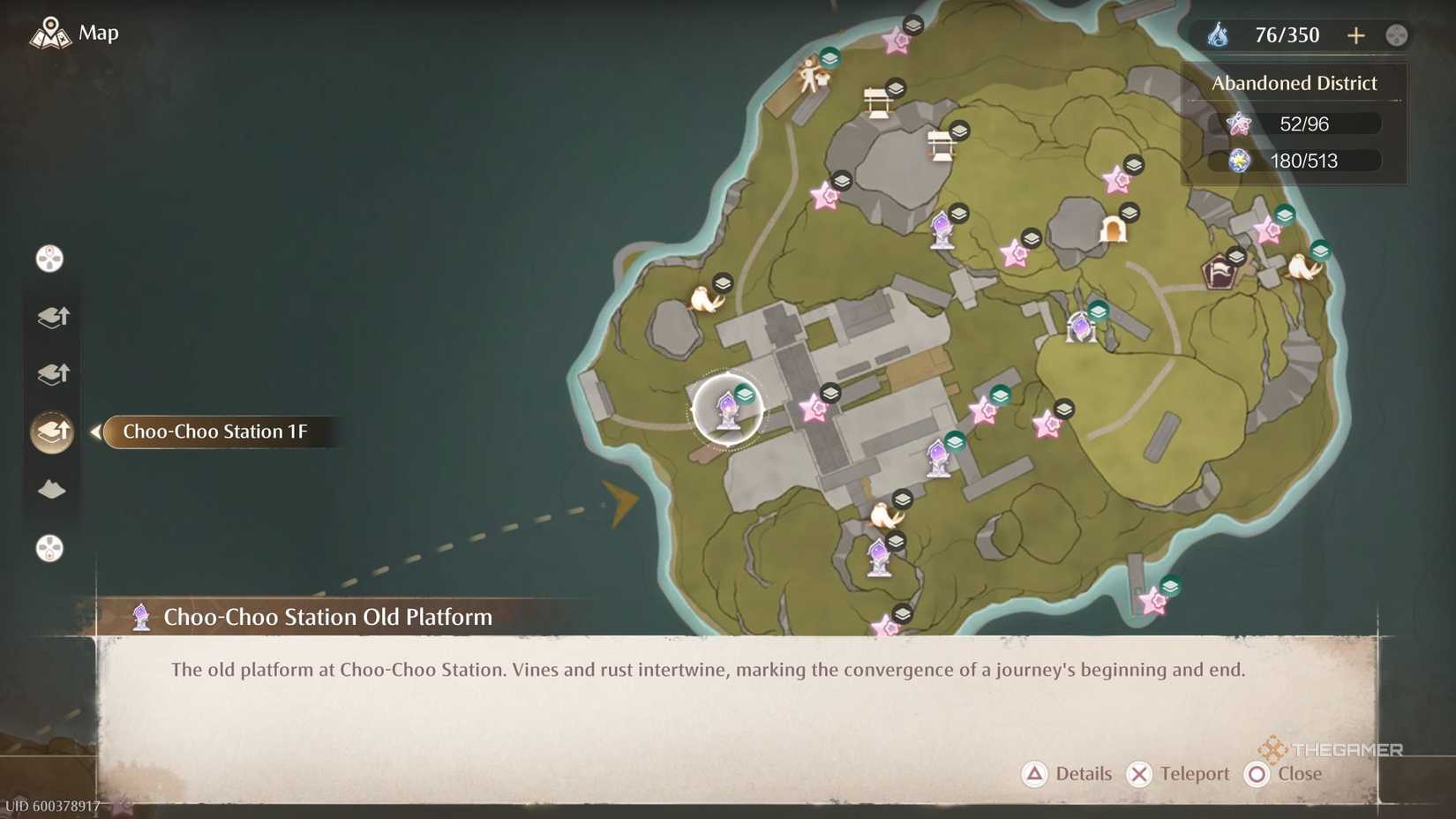Click the arched doorway landmark icon in the north
The image size is (1456, 819).
tap(1115, 228)
